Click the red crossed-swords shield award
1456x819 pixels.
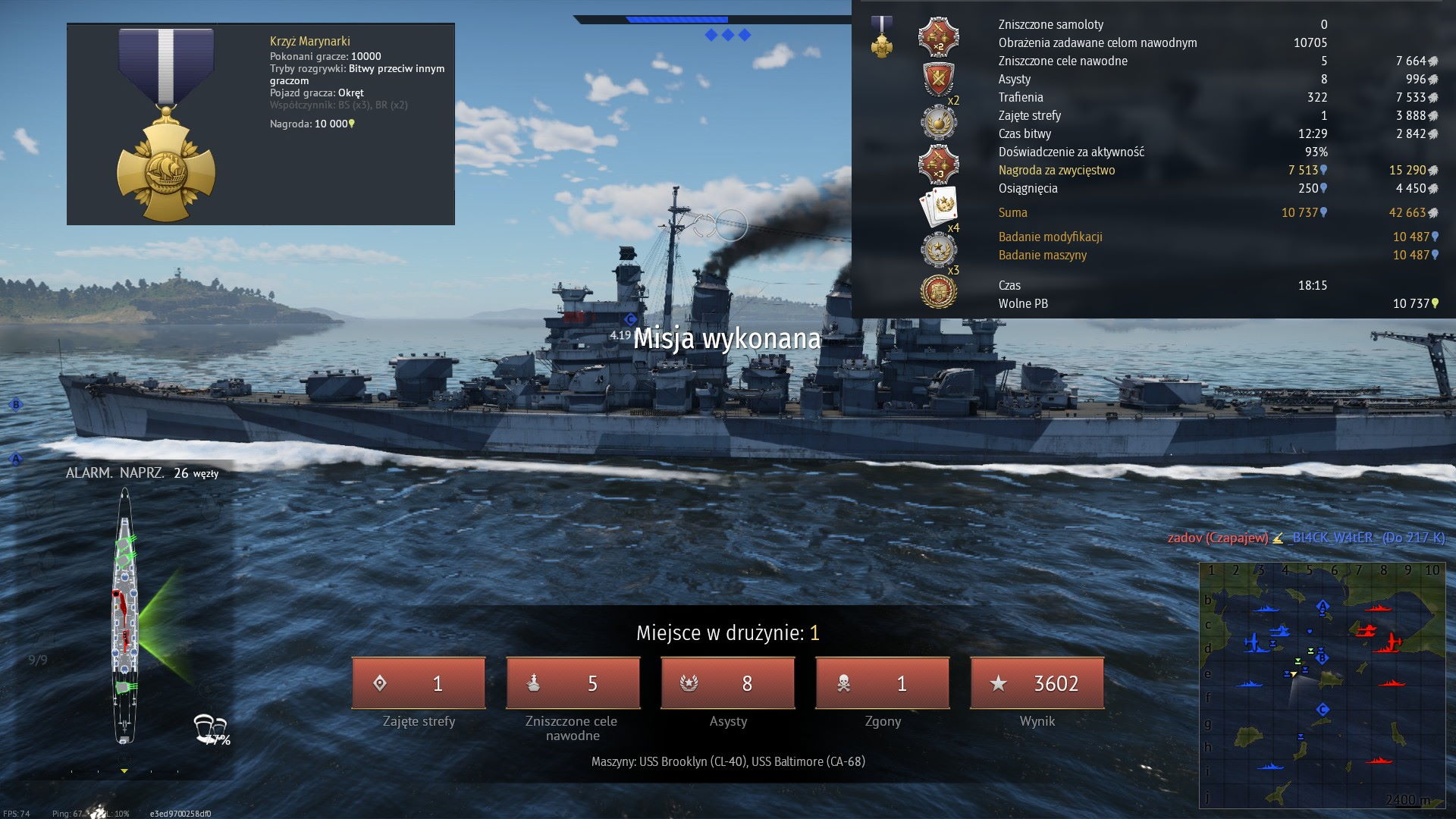click(x=939, y=79)
